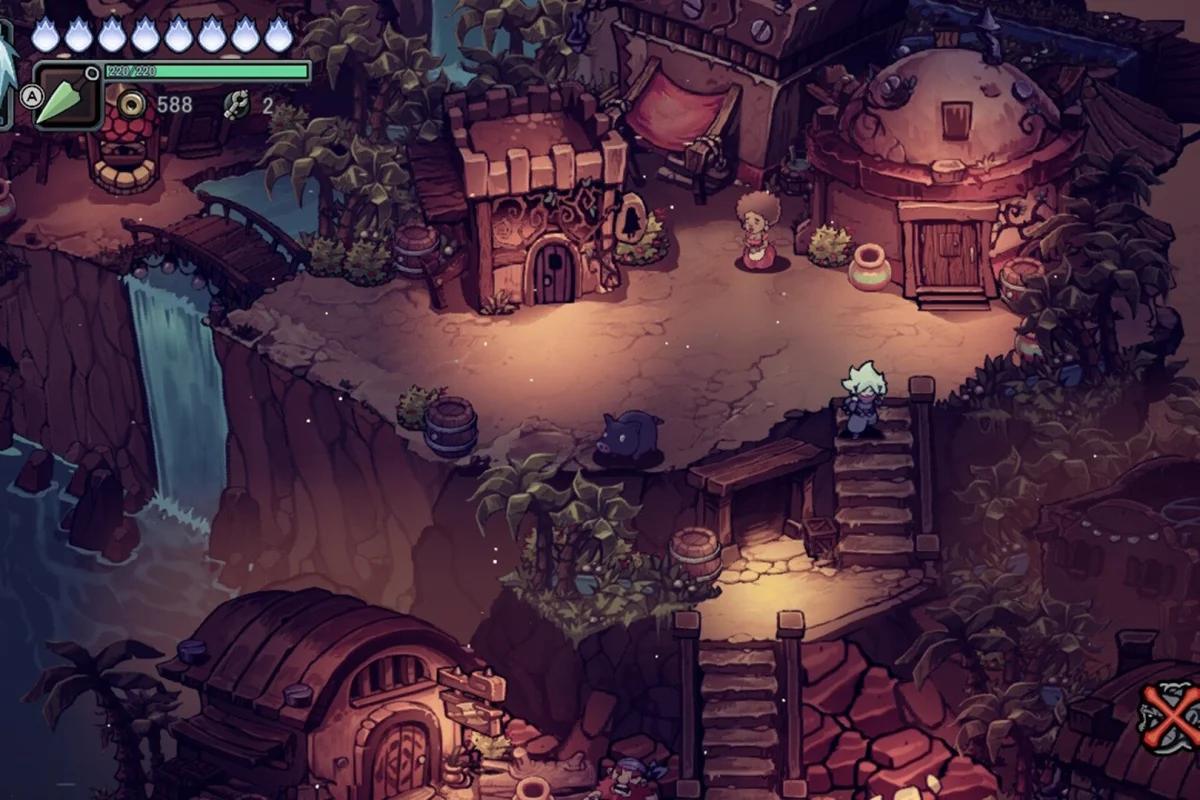This screenshot has height=800, width=1200.
Task: Select the green arrowhead weapon slot
Action: pos(68,97)
